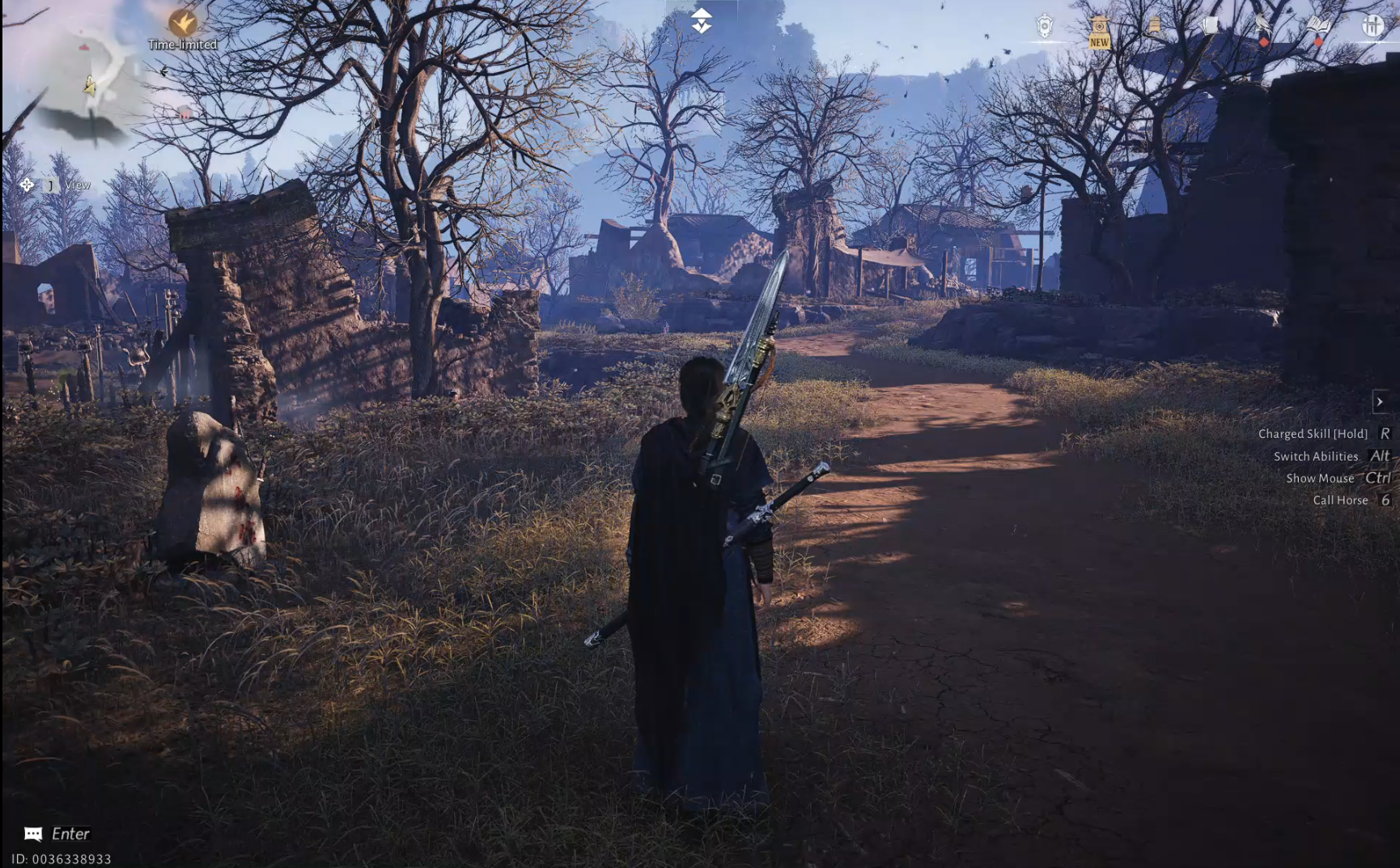Open the directional pad icon beside View
1400x868 pixels.
(27, 184)
